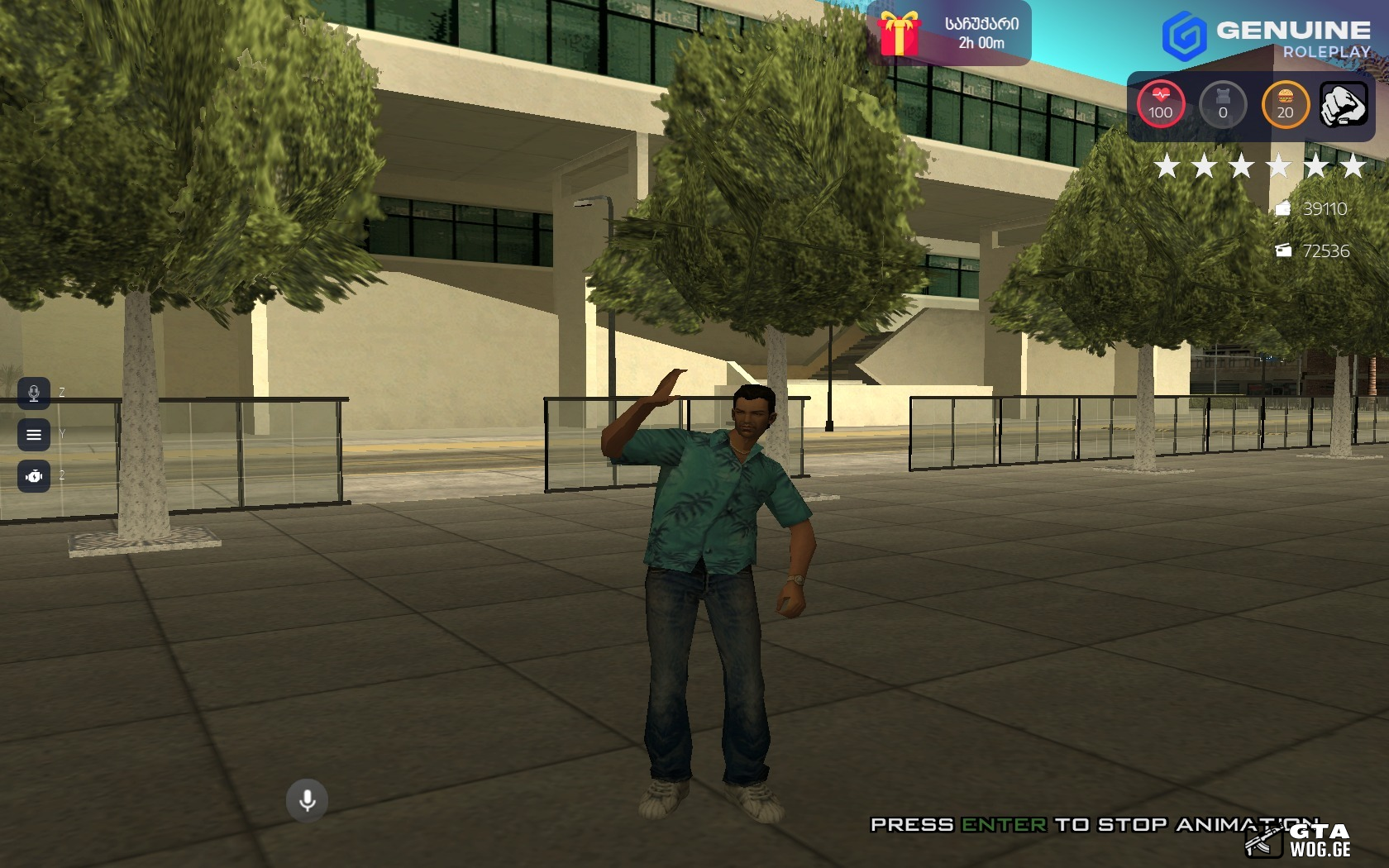Viewport: 1389px width, 868px height.
Task: Click the square microphone icon labeled Z
Action: pos(34,393)
